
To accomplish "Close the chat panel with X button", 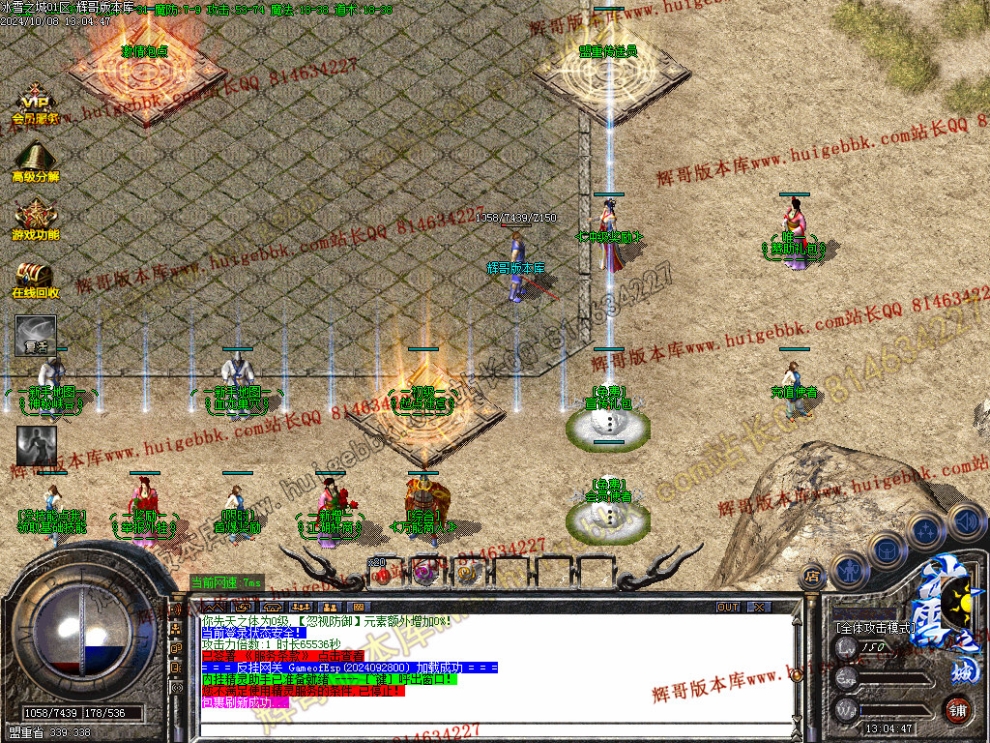I will pyautogui.click(x=758, y=607).
